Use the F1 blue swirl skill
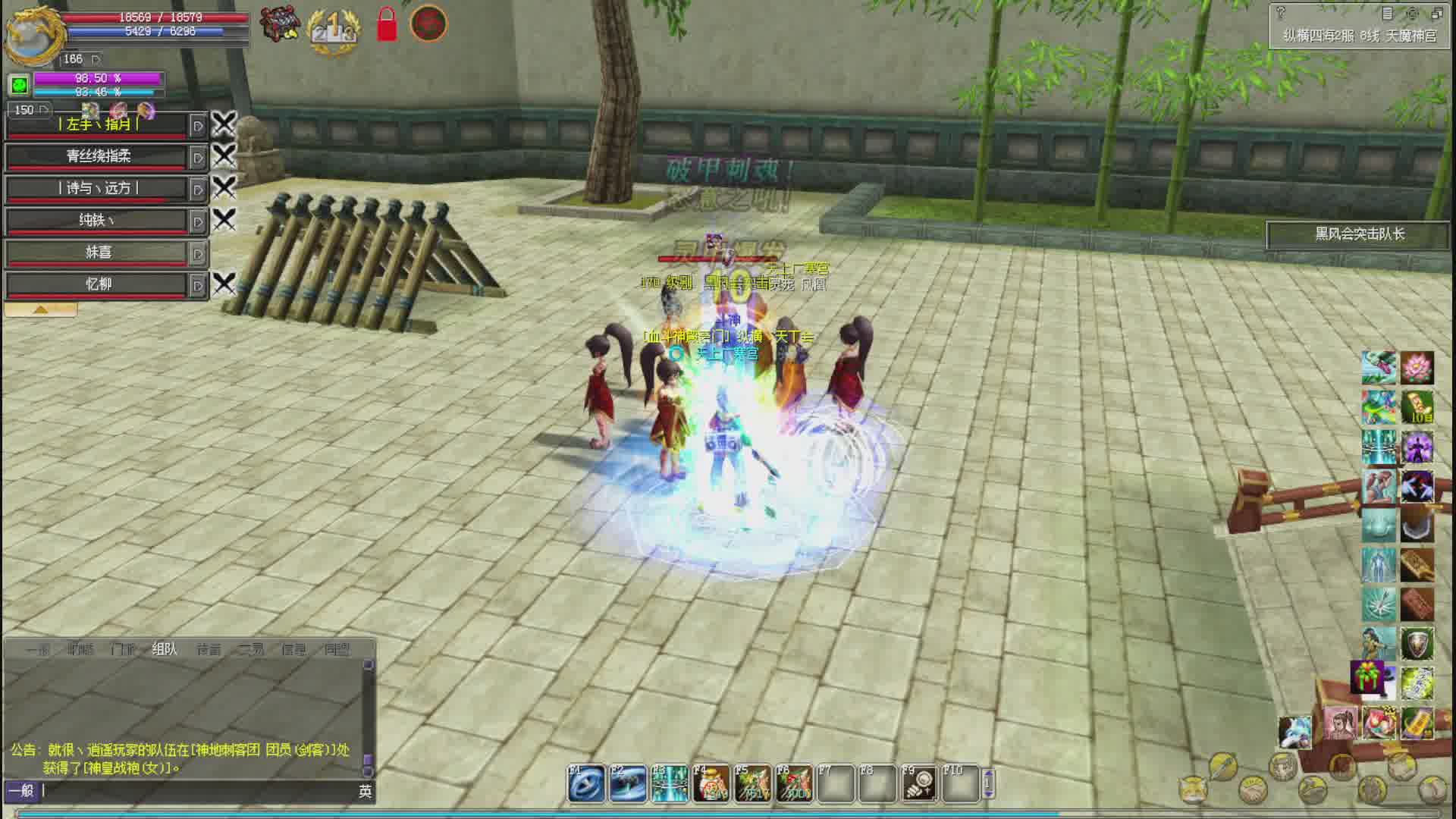Image resolution: width=1456 pixels, height=819 pixels. (587, 784)
